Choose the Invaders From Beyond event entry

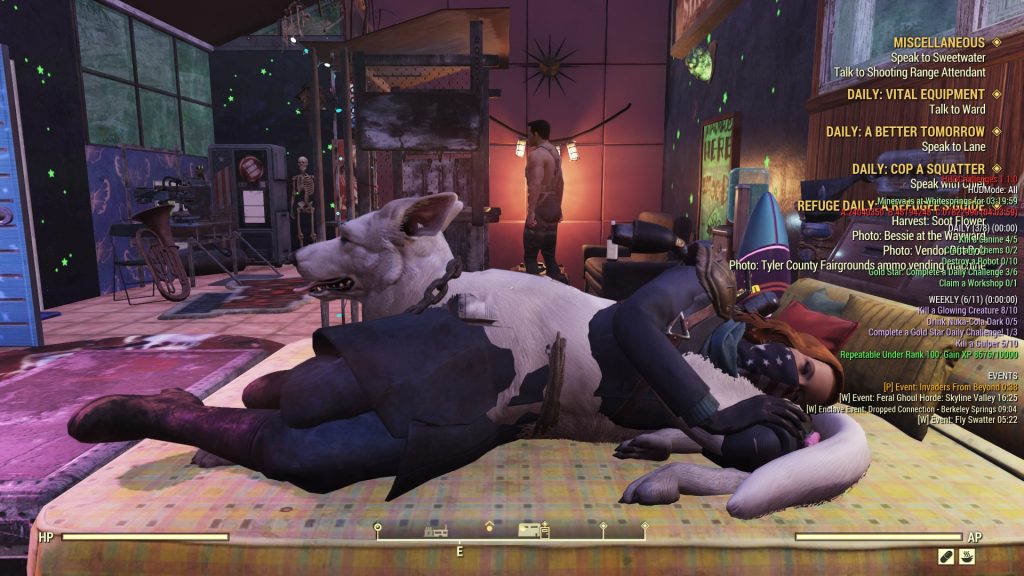tap(950, 386)
